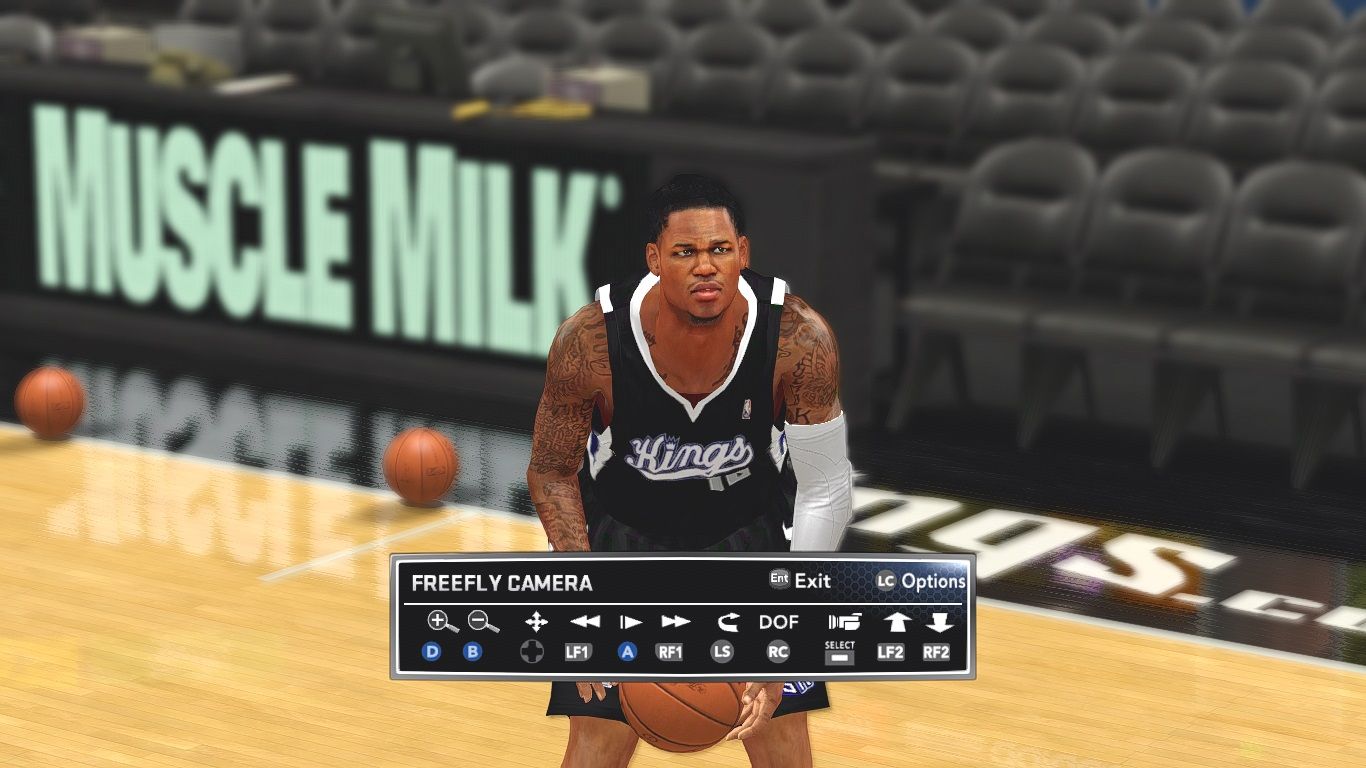Lower the camera with the down arrow

pos(937,622)
